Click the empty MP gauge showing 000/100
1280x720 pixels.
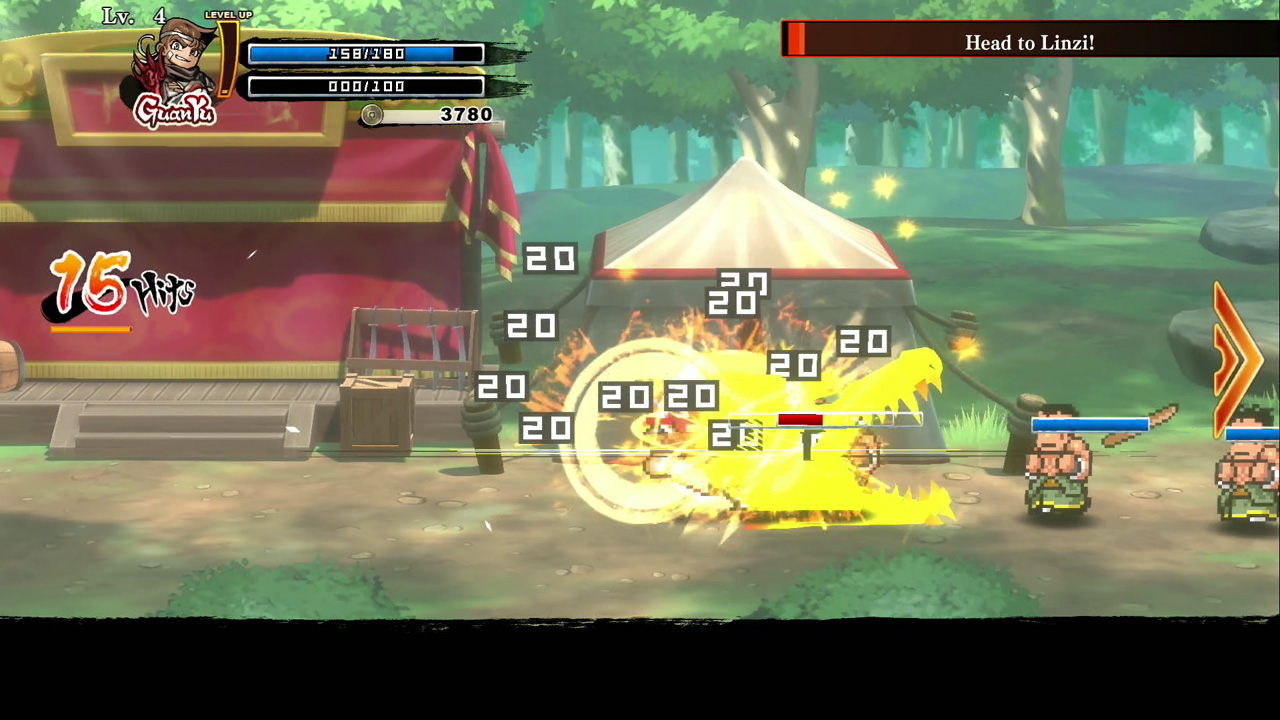[x=366, y=86]
